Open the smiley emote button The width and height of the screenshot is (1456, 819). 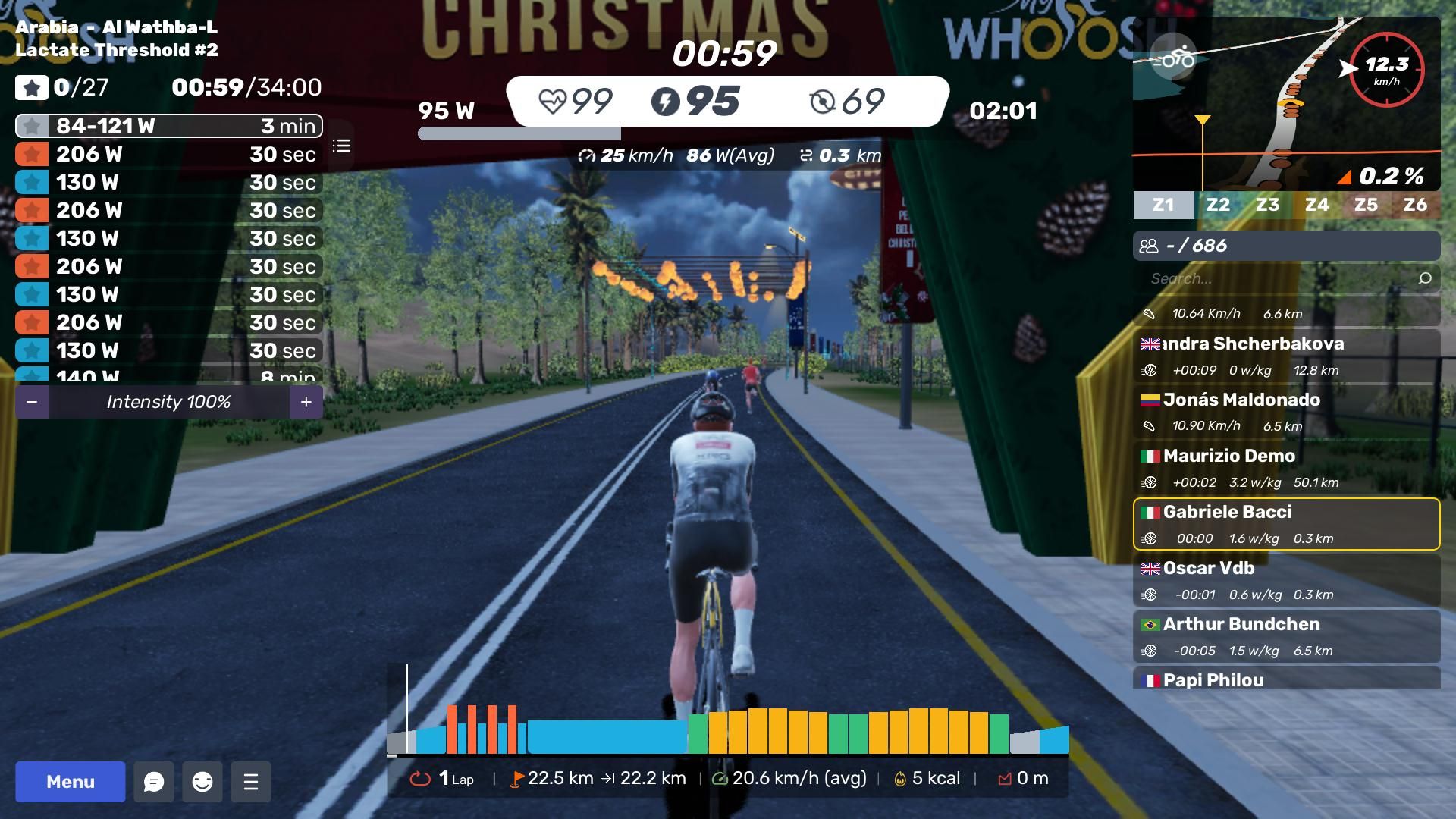[x=202, y=782]
